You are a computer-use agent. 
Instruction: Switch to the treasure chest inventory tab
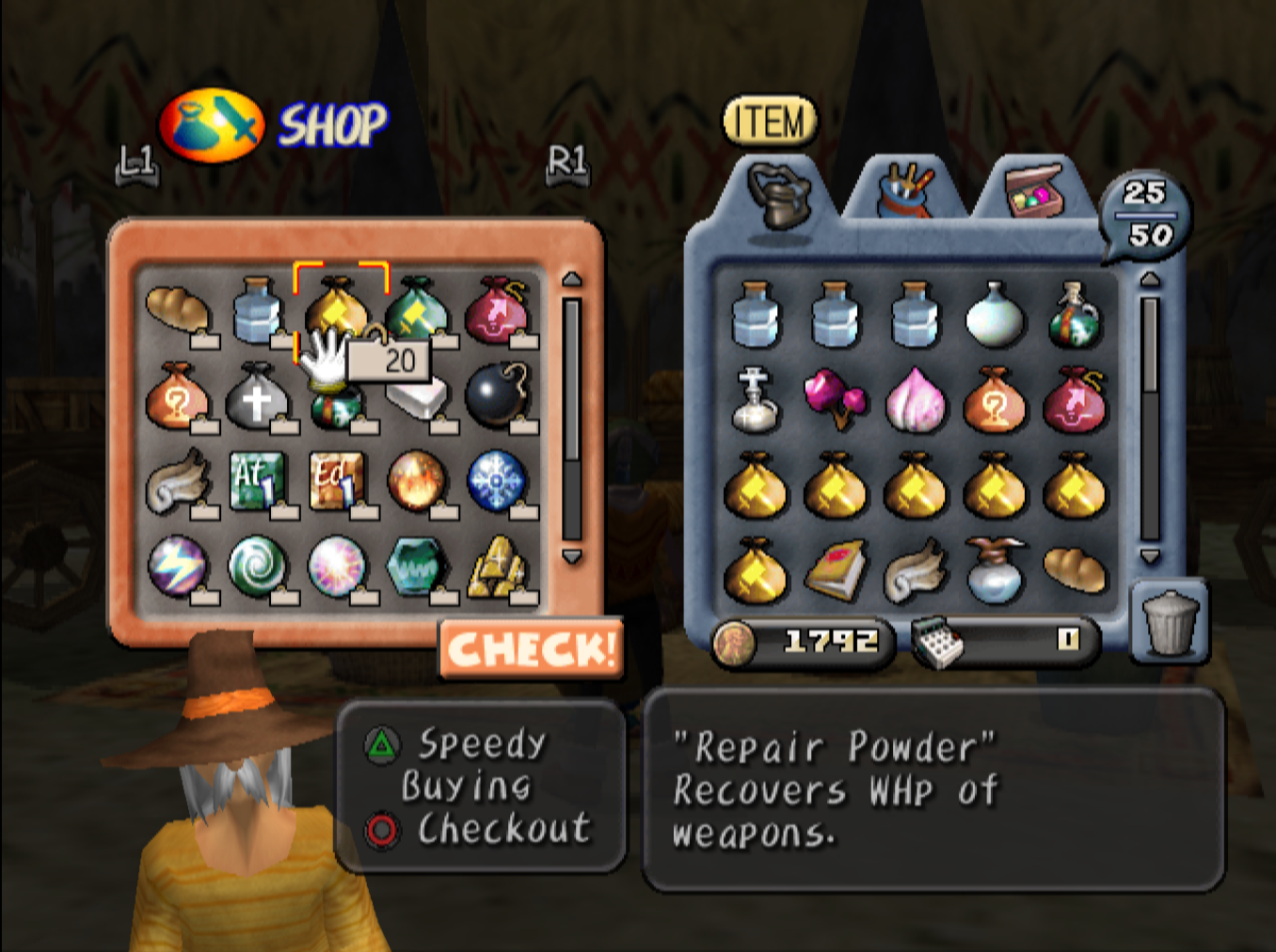pyautogui.click(x=1034, y=191)
